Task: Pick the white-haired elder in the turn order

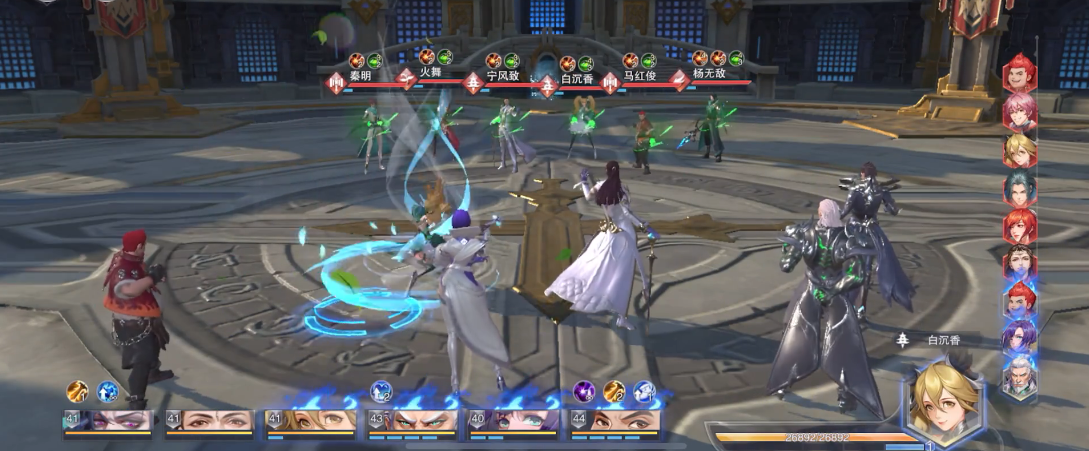Action: [x=1020, y=377]
